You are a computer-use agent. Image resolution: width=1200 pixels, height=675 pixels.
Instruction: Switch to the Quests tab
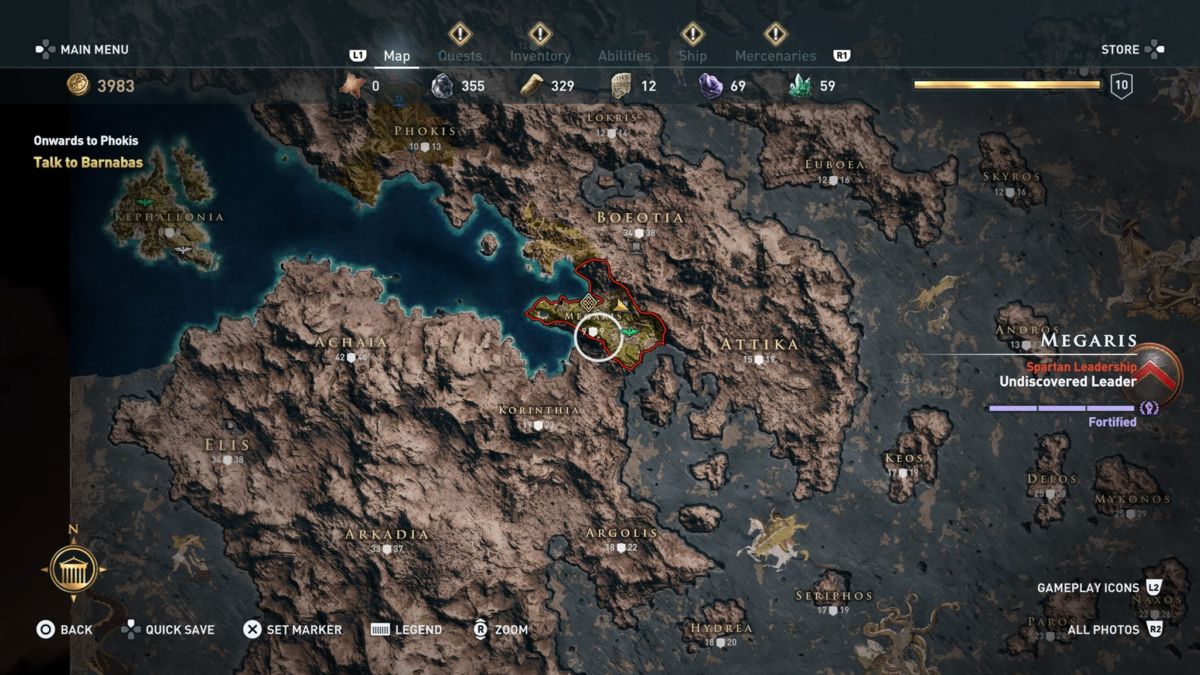tap(460, 56)
